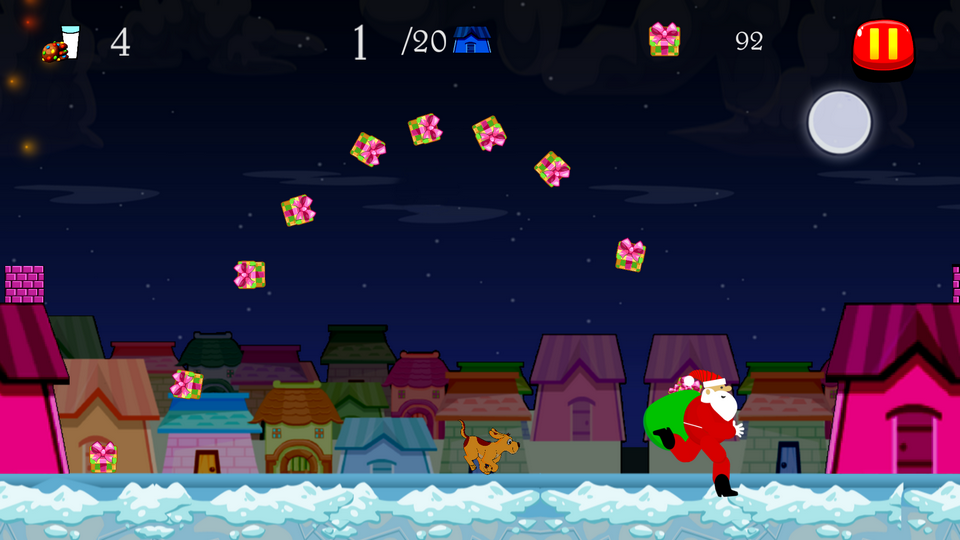Pause the game with the red button
960x540 pixels.
click(x=883, y=45)
